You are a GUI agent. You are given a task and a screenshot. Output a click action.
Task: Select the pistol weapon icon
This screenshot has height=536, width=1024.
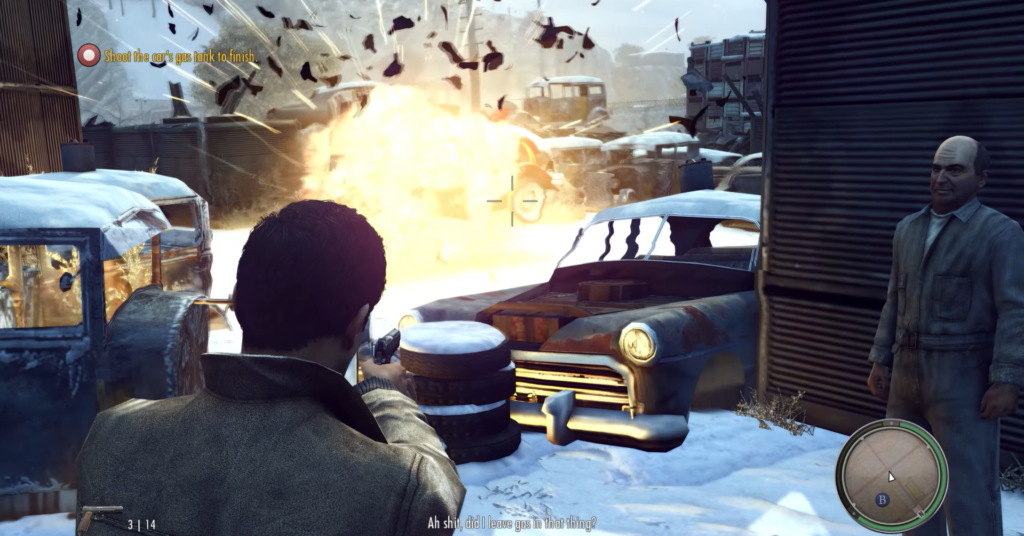click(98, 518)
